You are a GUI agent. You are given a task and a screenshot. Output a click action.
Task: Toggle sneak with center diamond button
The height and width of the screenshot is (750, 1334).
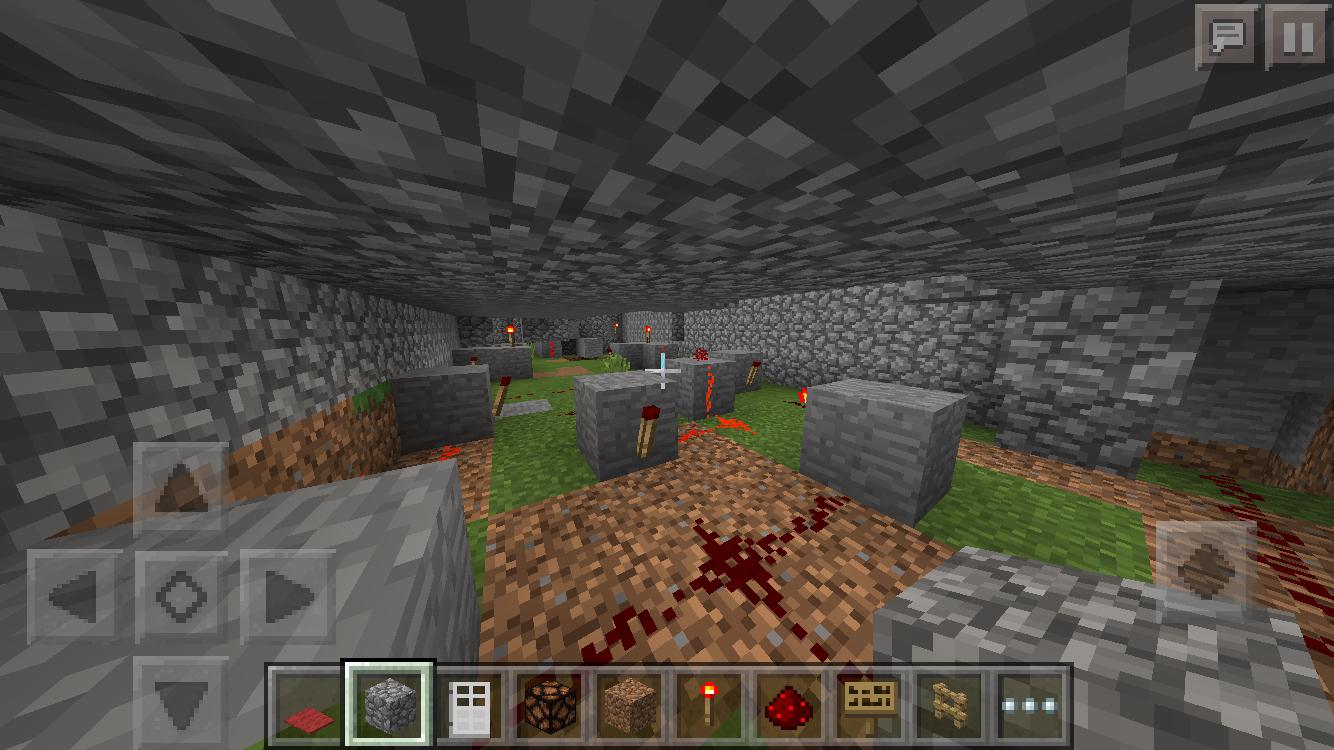[x=182, y=597]
